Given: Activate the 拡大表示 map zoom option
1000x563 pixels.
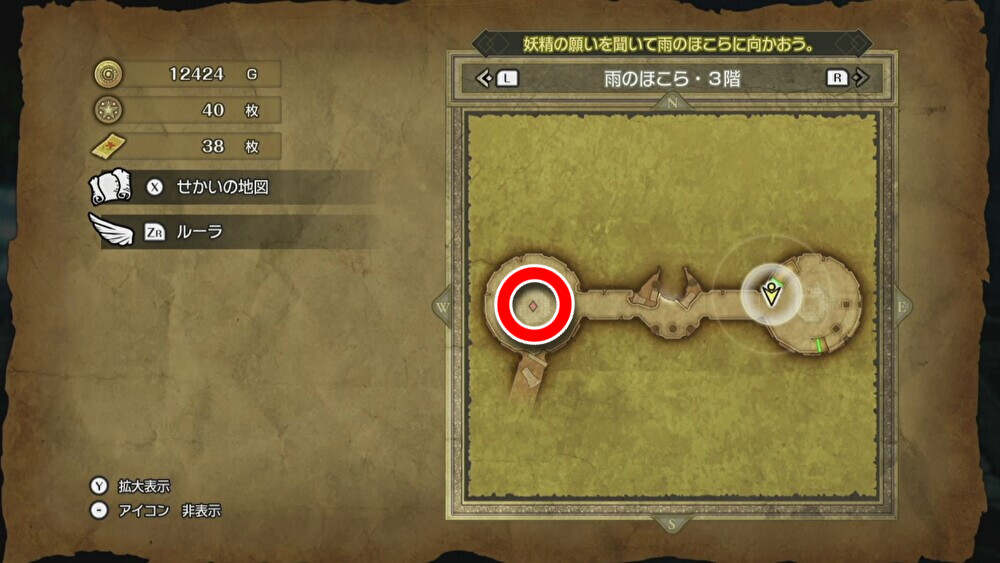Looking at the screenshot, I should (144, 486).
